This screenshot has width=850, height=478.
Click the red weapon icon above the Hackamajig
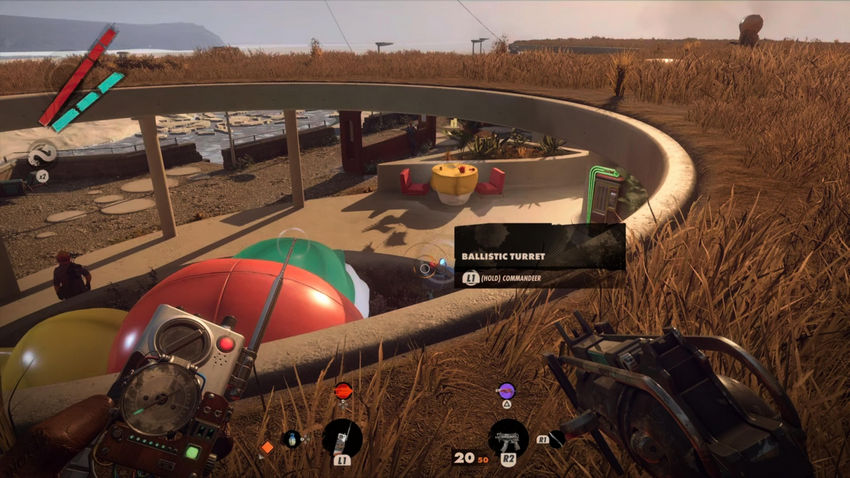(x=343, y=390)
